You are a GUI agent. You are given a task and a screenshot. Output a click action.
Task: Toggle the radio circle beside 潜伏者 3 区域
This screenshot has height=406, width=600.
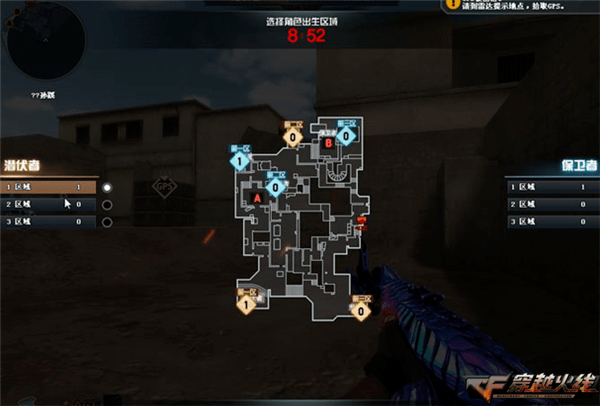108,221
